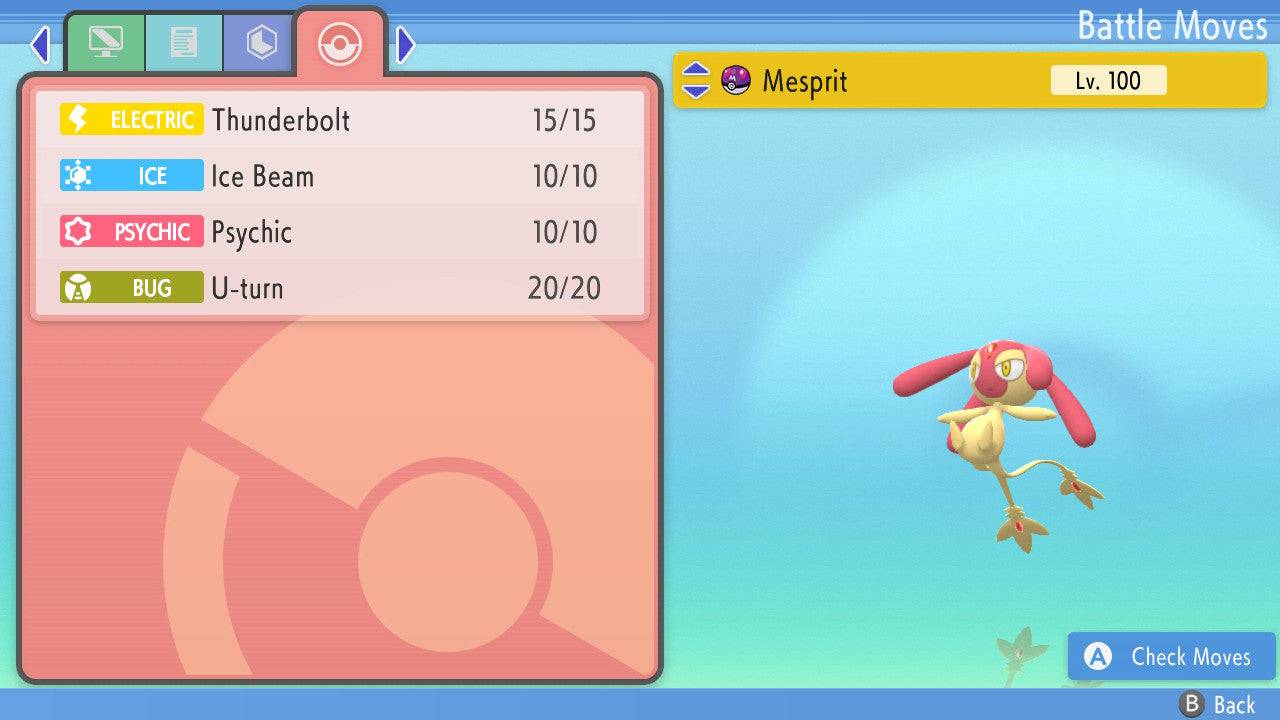Select the Psychic move entry
The height and width of the screenshot is (720, 1280).
340,232
